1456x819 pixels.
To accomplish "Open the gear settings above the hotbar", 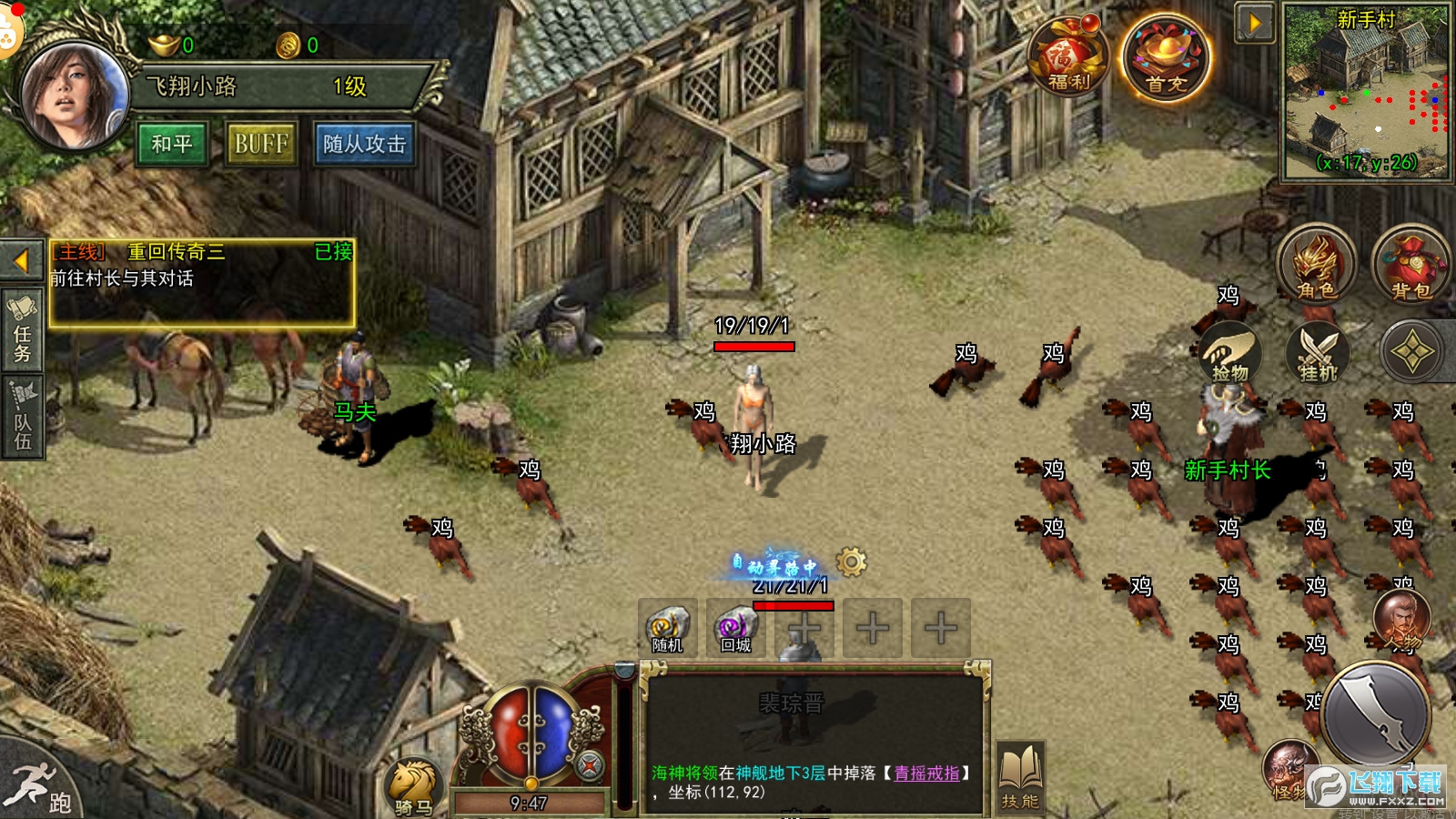I will 853,564.
